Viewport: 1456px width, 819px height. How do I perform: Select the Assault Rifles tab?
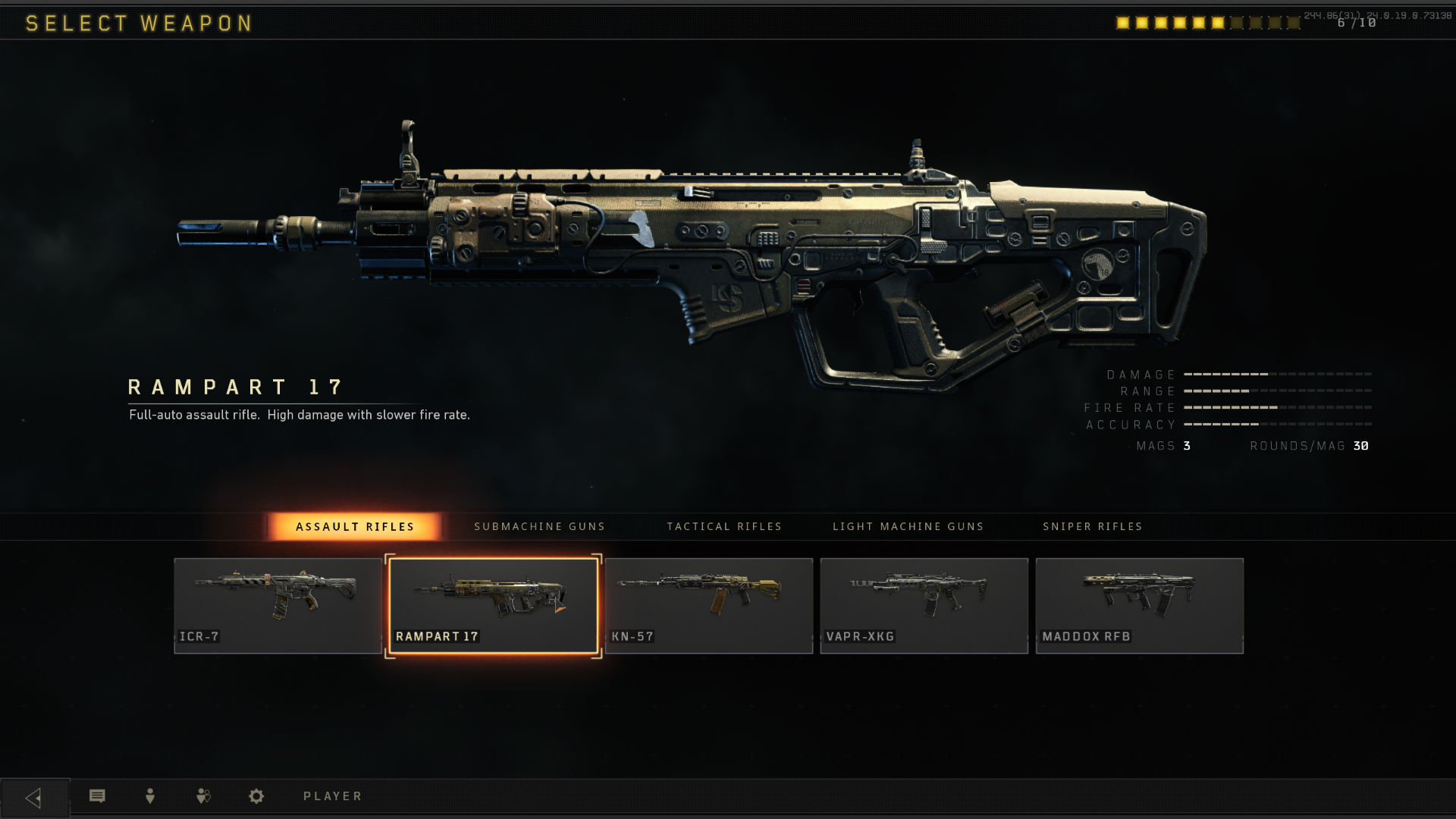point(355,526)
